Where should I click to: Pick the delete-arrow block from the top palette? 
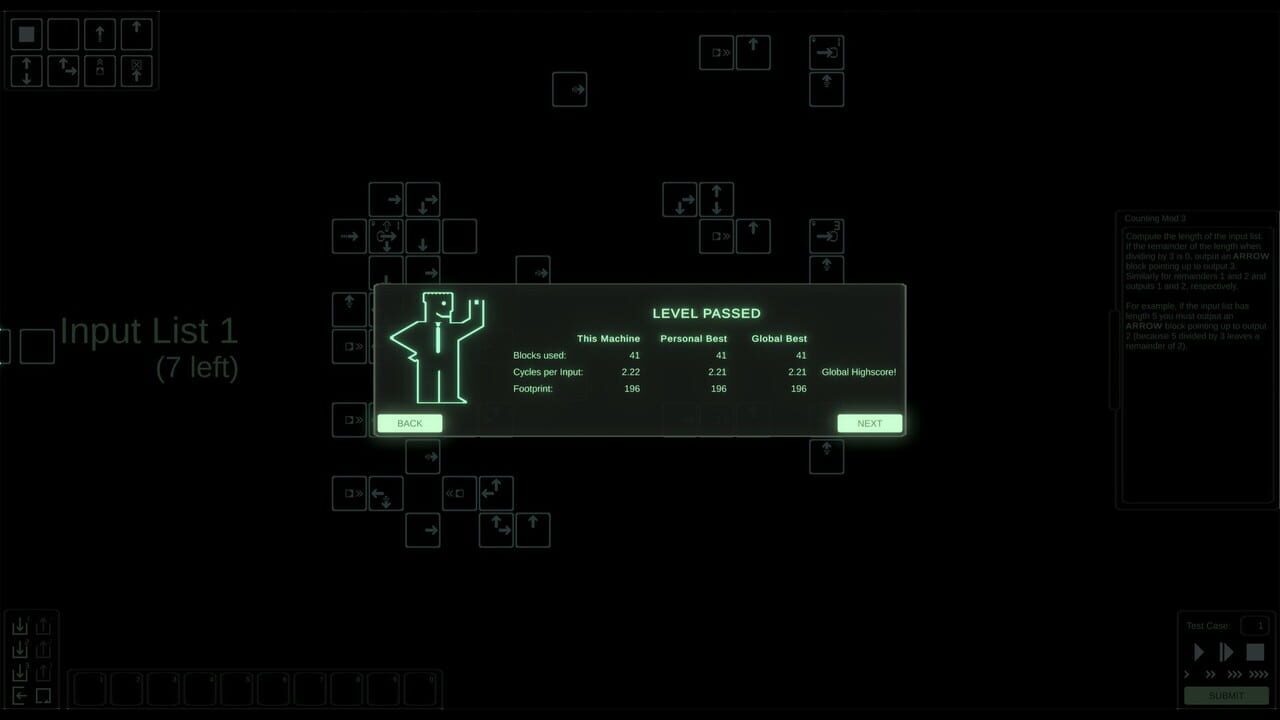(x=136, y=71)
